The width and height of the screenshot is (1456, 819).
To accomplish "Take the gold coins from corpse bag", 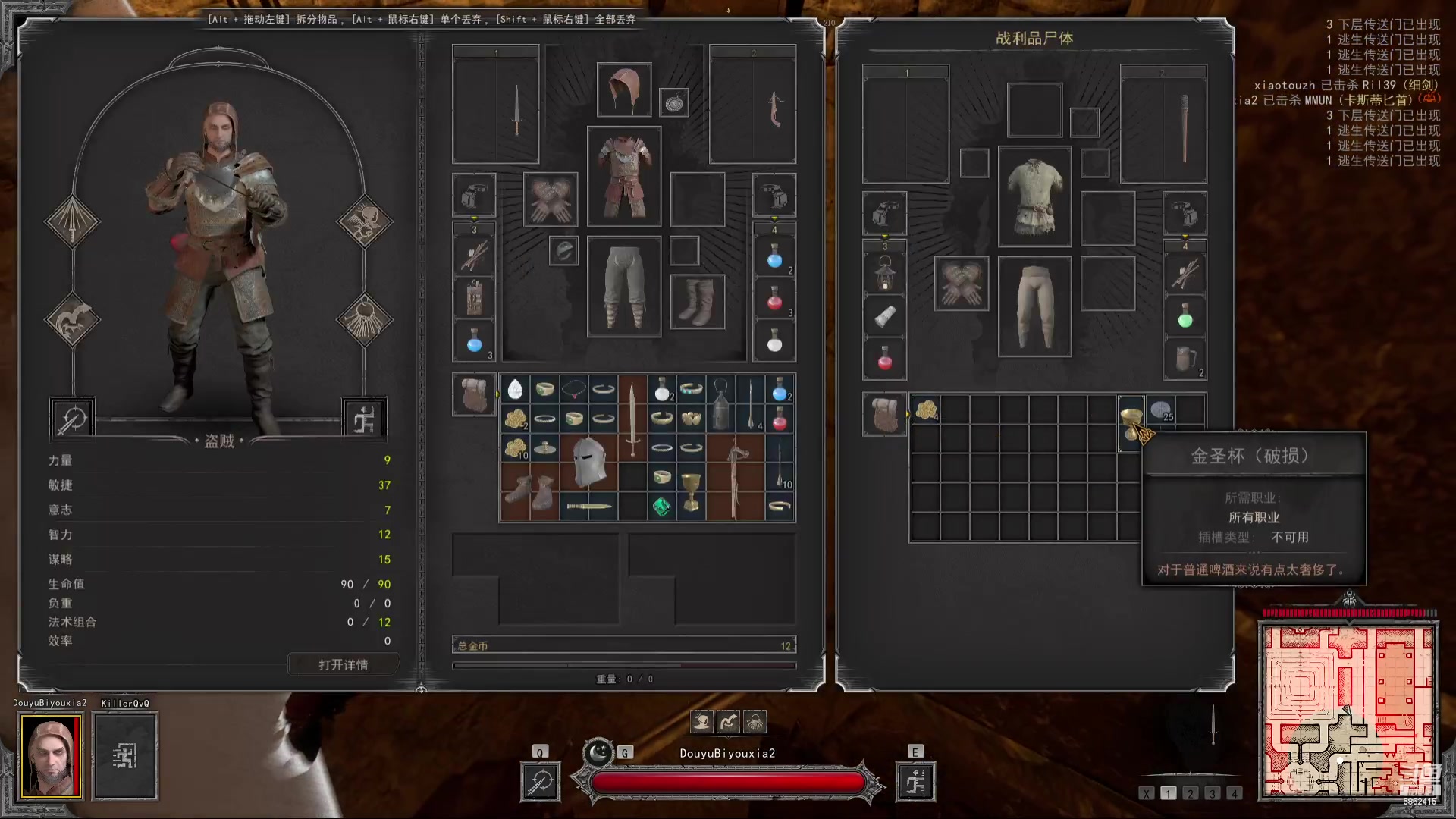I will (x=925, y=410).
